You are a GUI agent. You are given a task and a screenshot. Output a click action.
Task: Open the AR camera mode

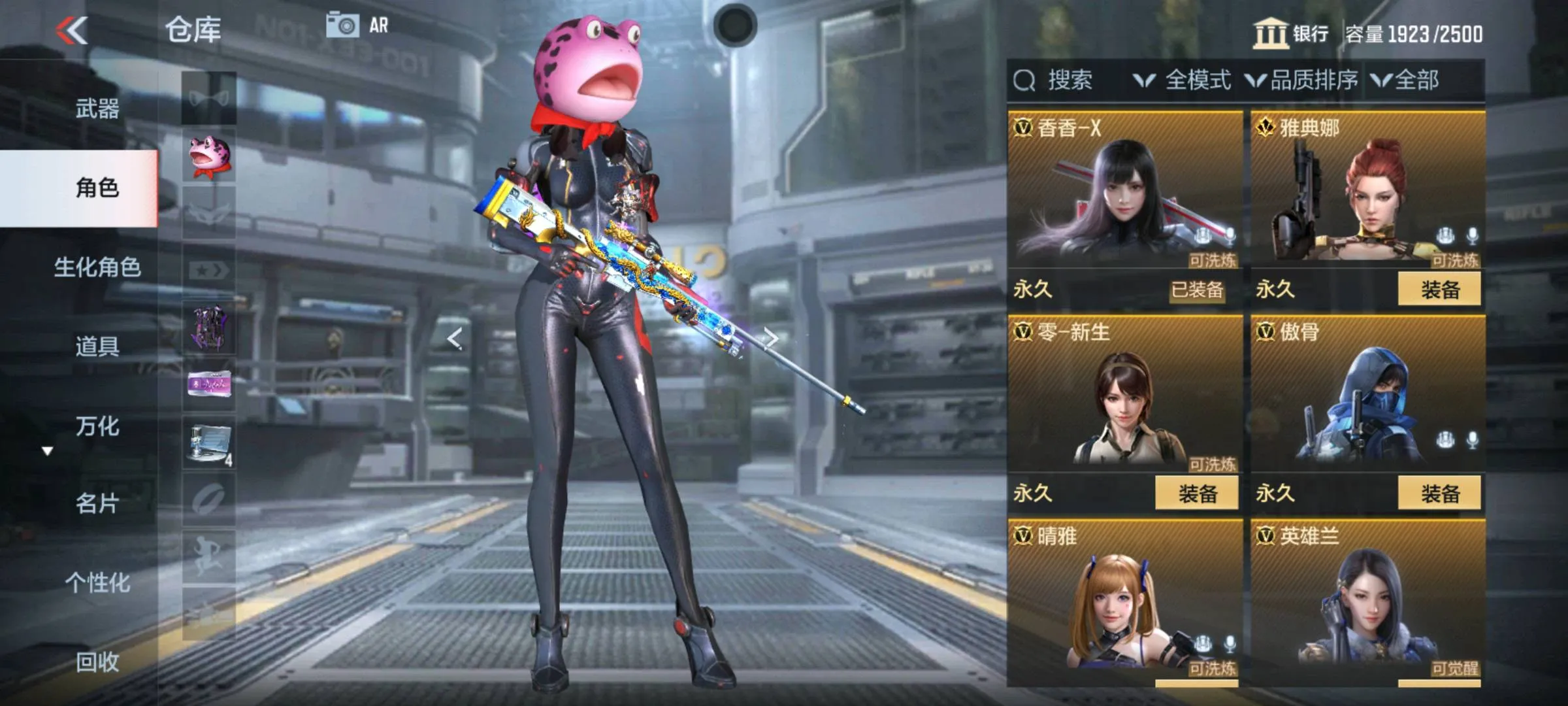(x=357, y=25)
